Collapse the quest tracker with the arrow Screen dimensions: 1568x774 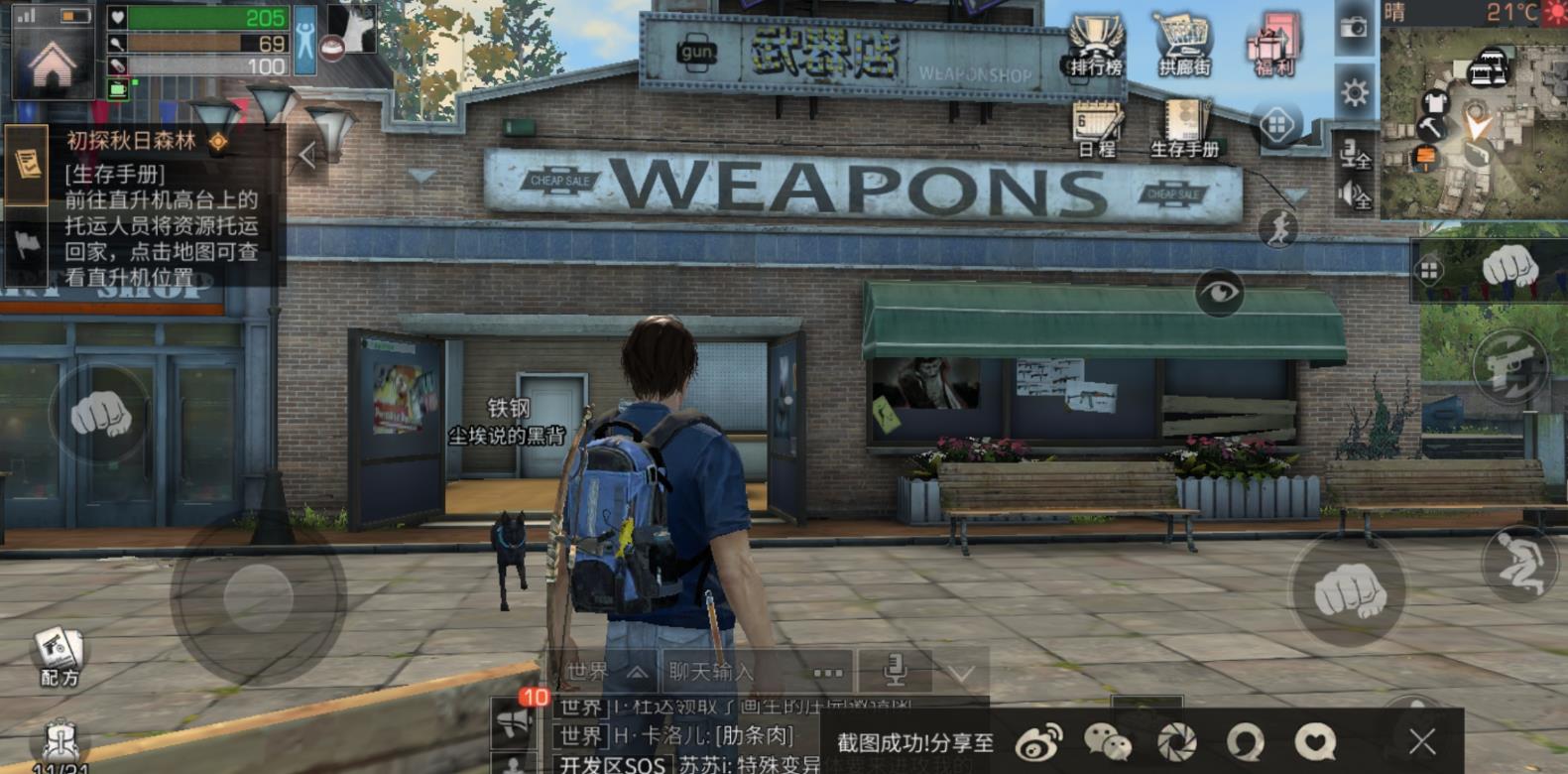[307, 155]
